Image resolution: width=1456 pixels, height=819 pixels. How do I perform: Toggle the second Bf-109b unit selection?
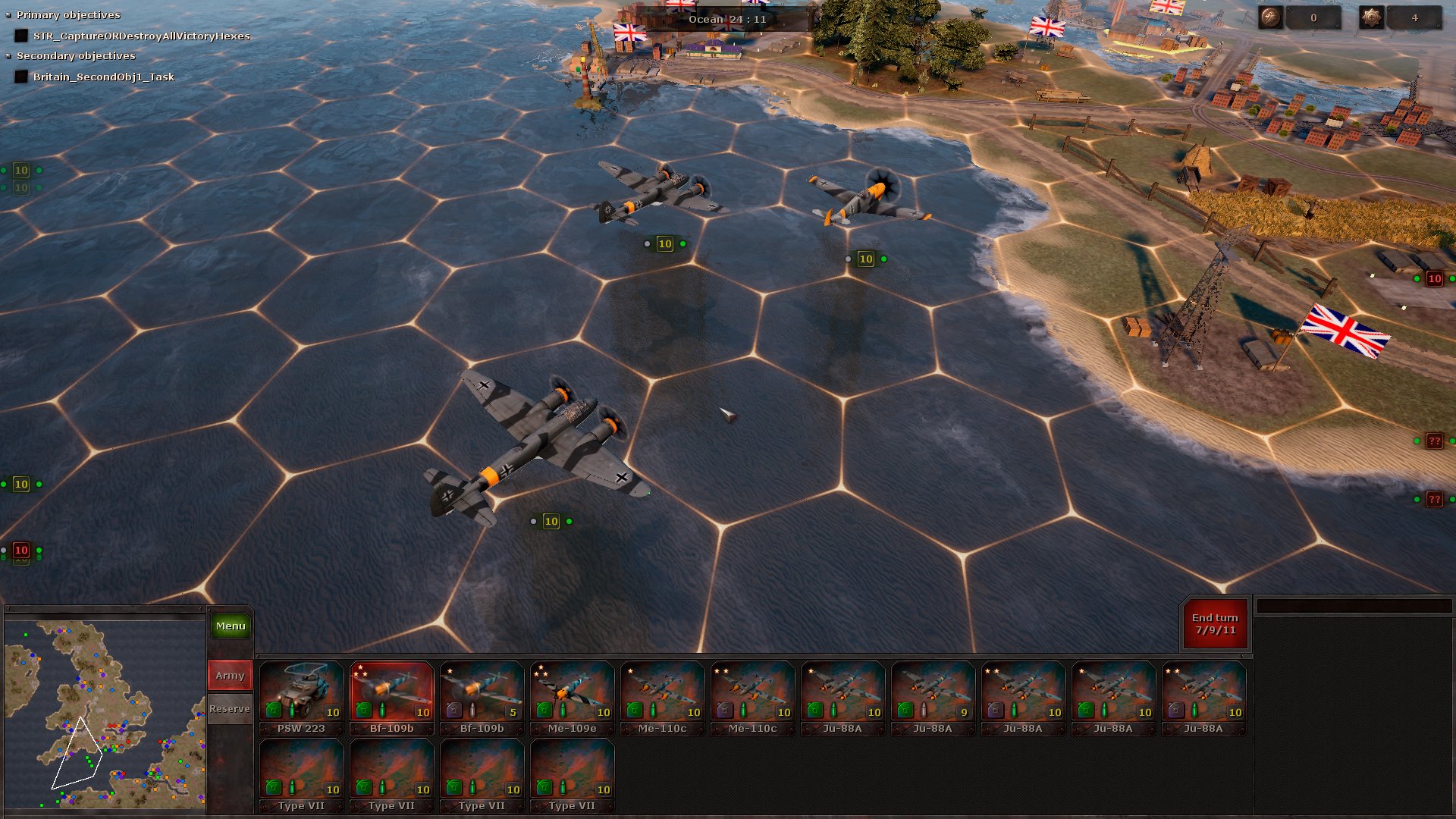[481, 695]
